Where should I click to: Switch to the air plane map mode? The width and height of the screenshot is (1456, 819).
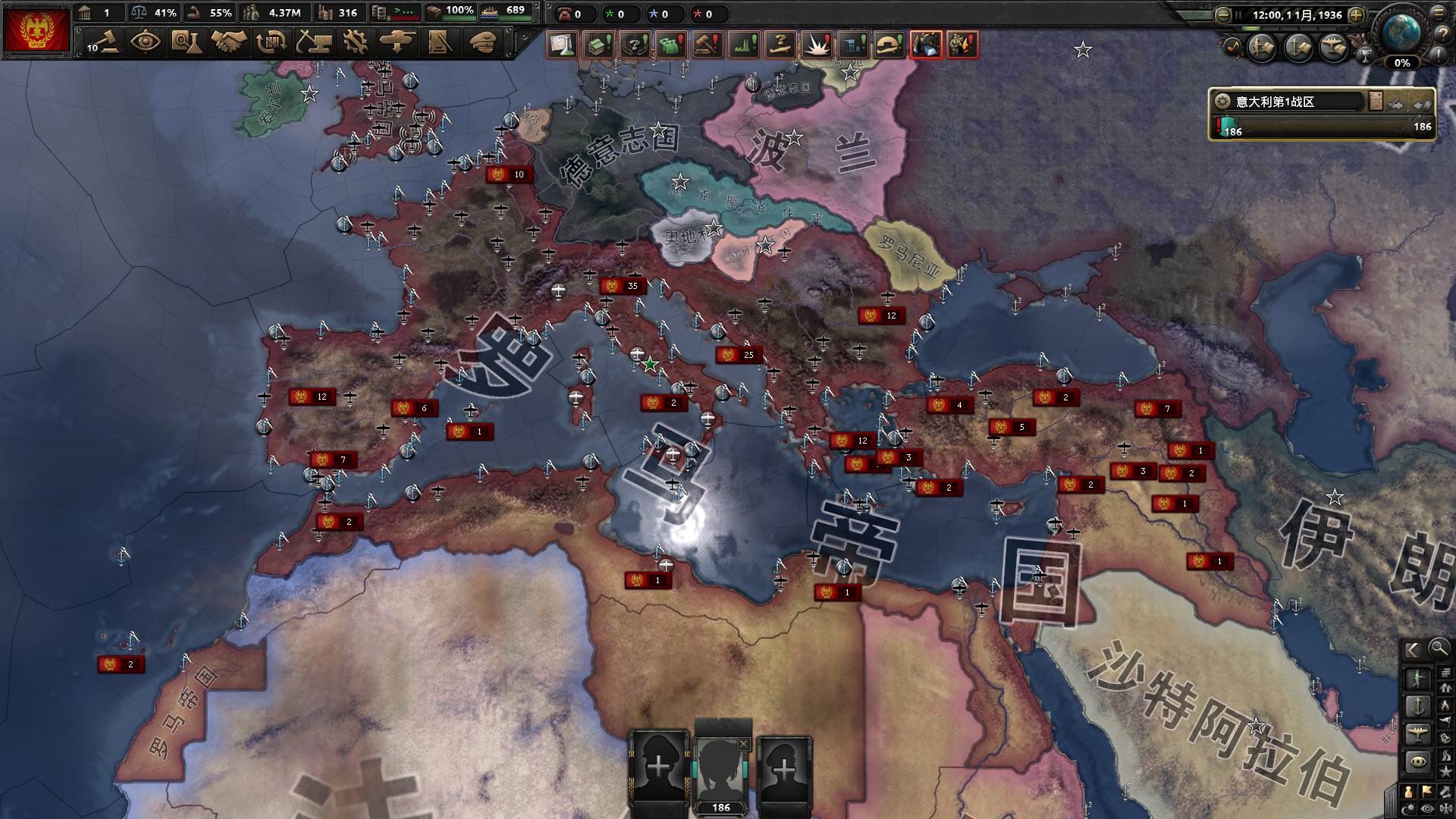[1417, 733]
